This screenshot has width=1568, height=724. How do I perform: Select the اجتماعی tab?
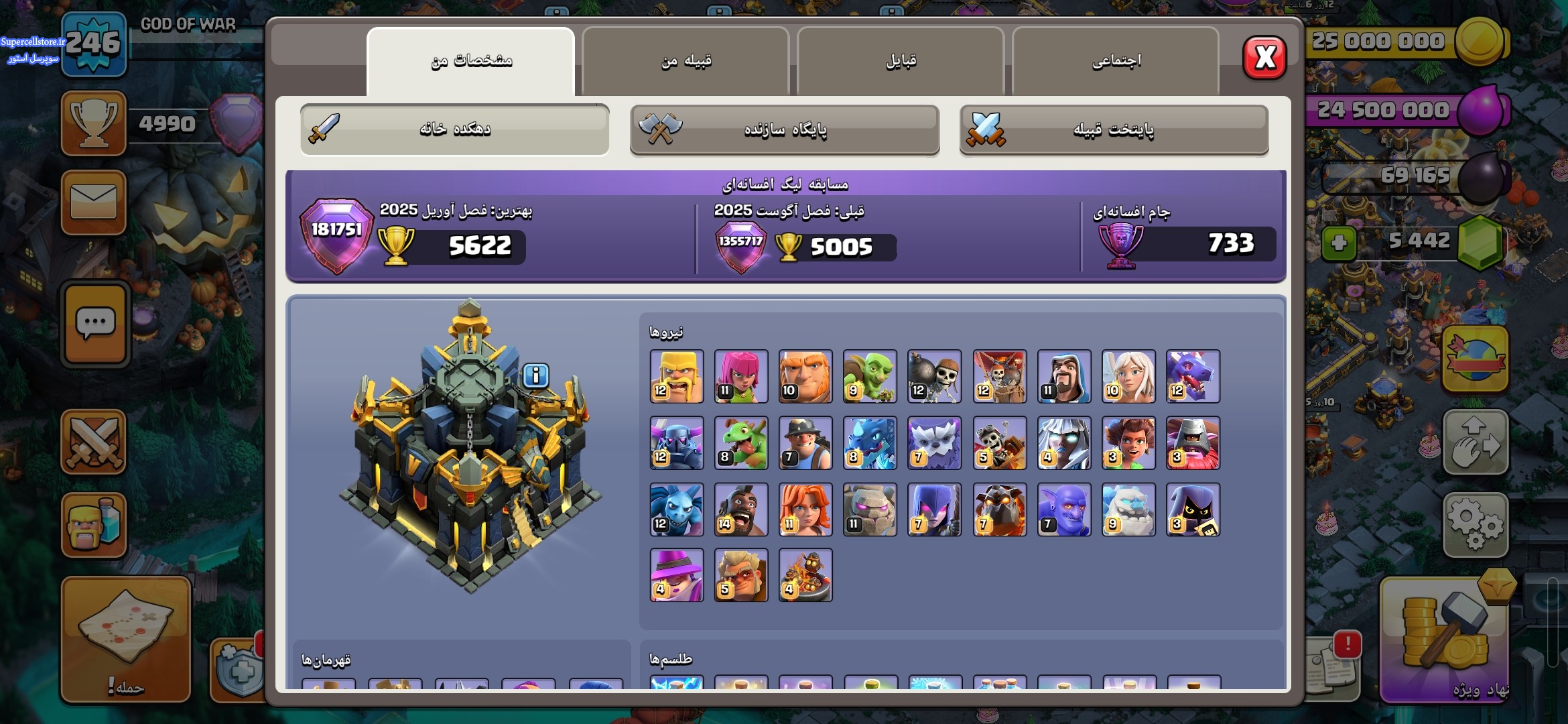tap(1116, 61)
